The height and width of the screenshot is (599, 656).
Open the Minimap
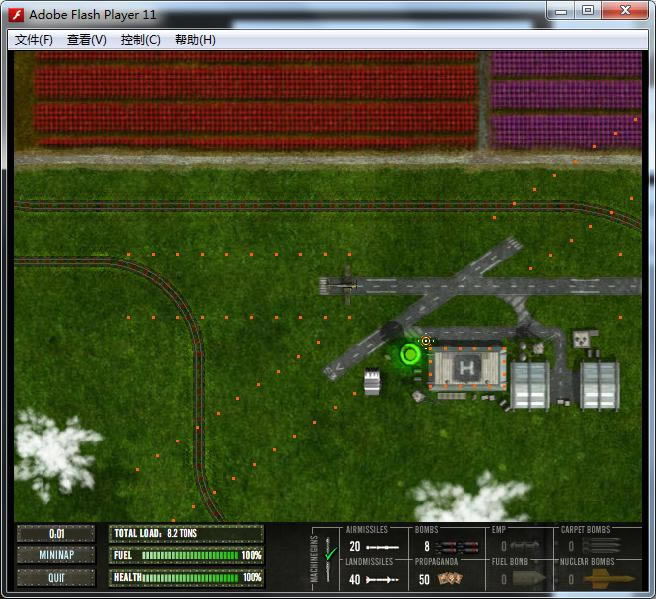click(x=56, y=555)
